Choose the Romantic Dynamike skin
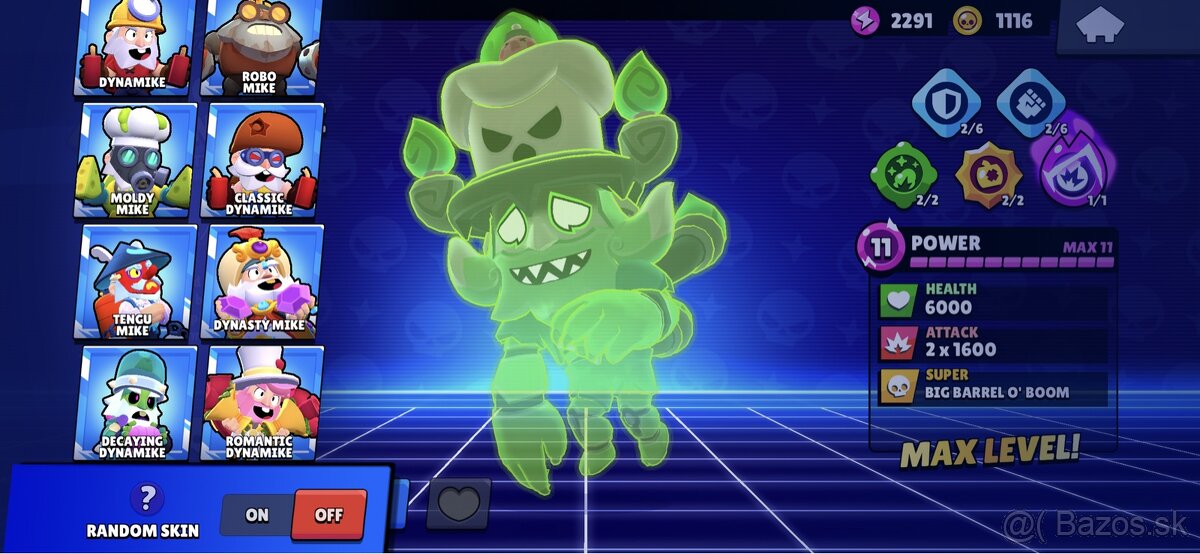The height and width of the screenshot is (554, 1200). [262, 402]
